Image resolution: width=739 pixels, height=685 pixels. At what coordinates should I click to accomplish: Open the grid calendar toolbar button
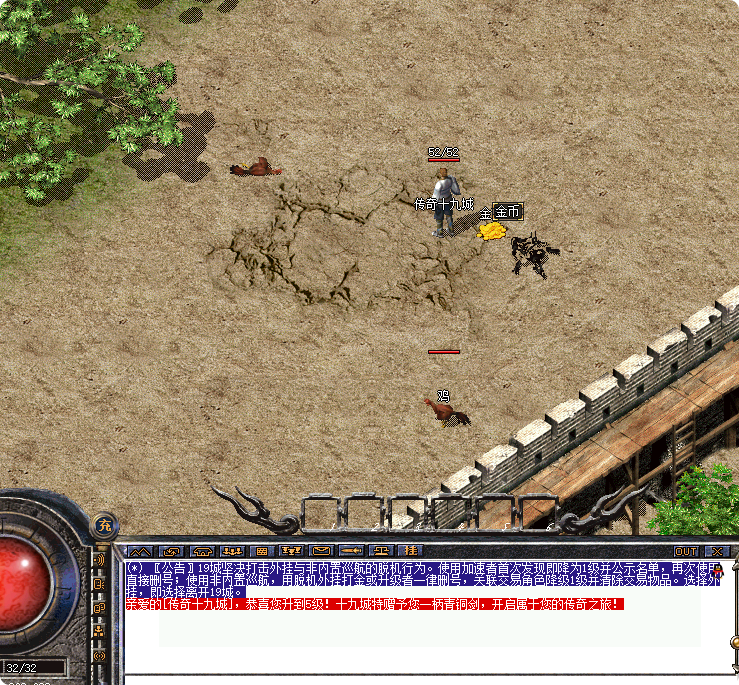tap(261, 551)
